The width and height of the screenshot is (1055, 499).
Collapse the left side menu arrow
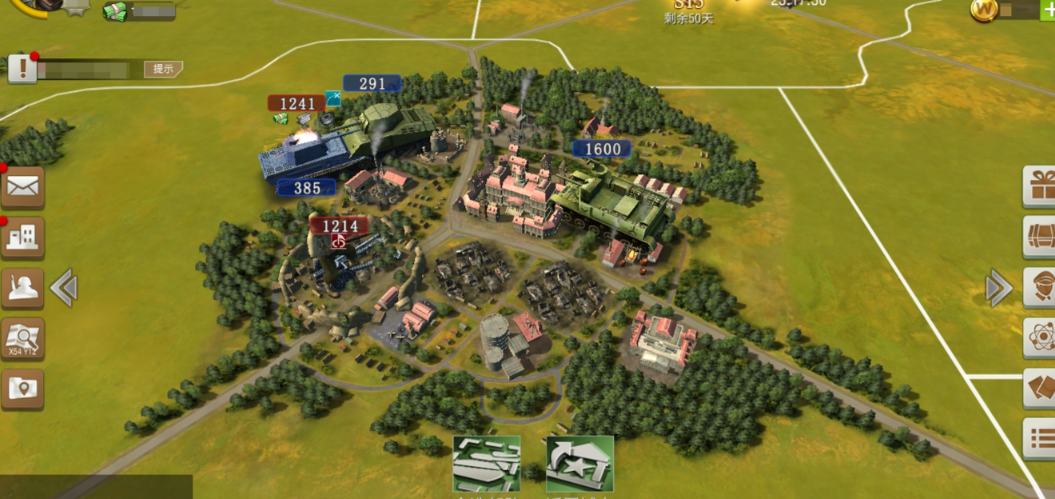tap(64, 288)
